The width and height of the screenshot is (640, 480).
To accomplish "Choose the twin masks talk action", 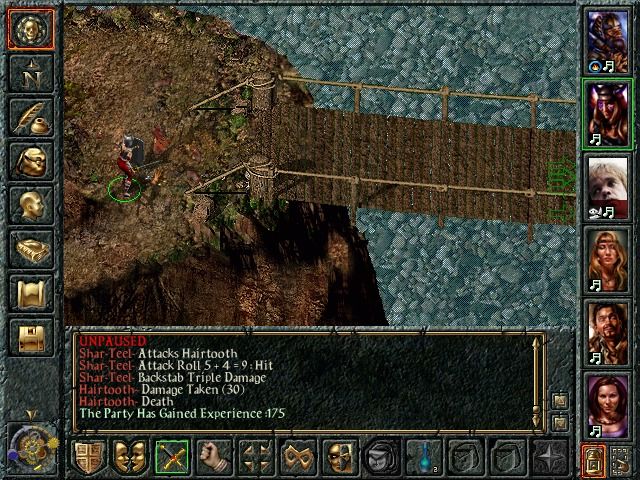I will pos(129,458).
